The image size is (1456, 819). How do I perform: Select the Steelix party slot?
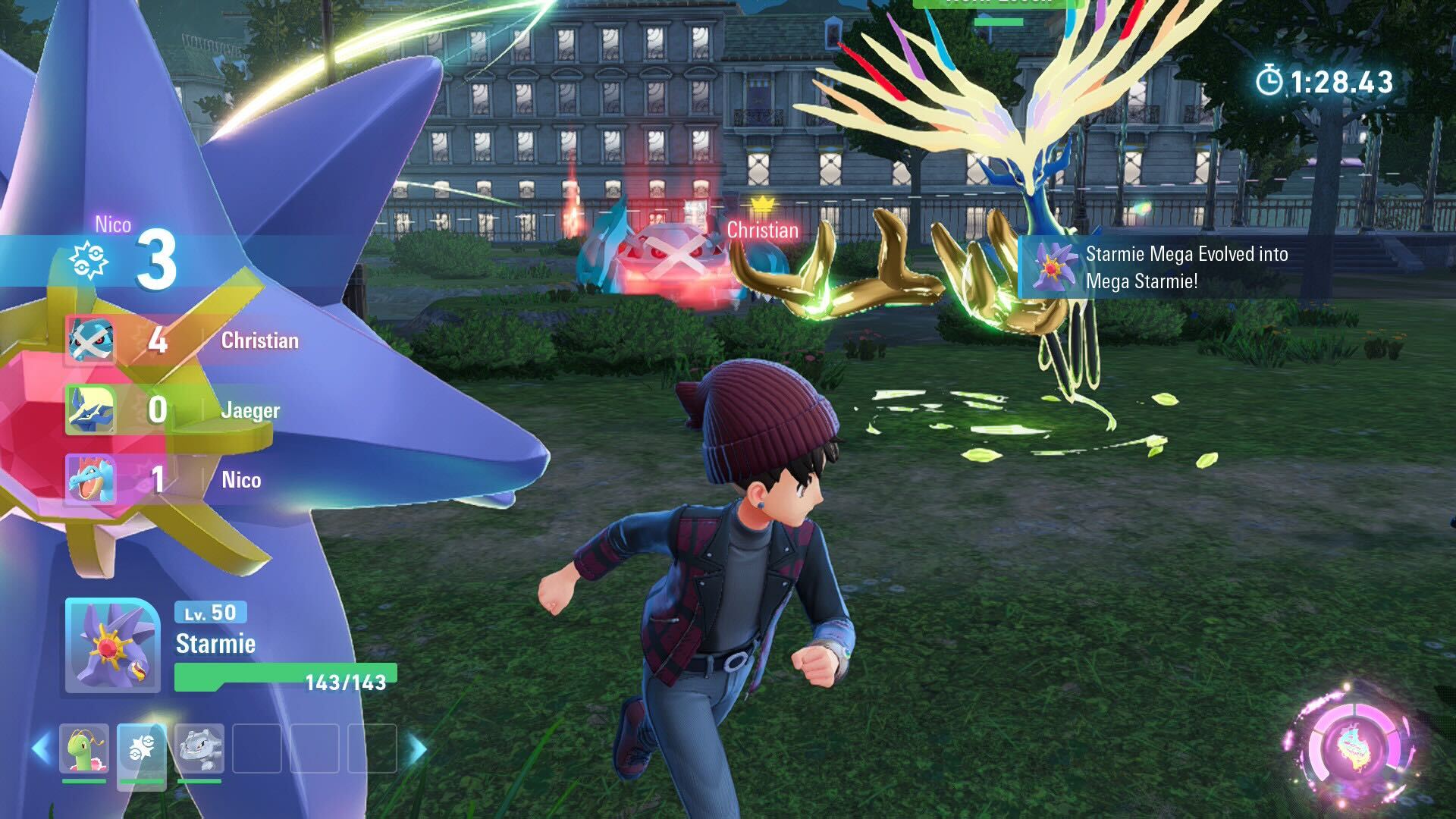[199, 748]
